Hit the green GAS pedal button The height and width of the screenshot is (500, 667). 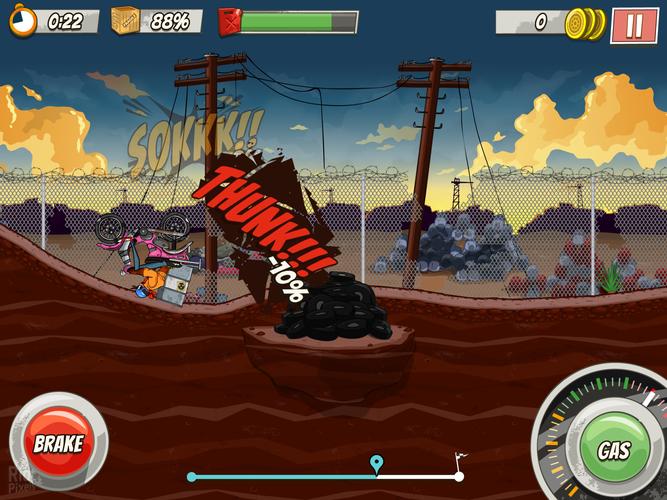(x=613, y=450)
